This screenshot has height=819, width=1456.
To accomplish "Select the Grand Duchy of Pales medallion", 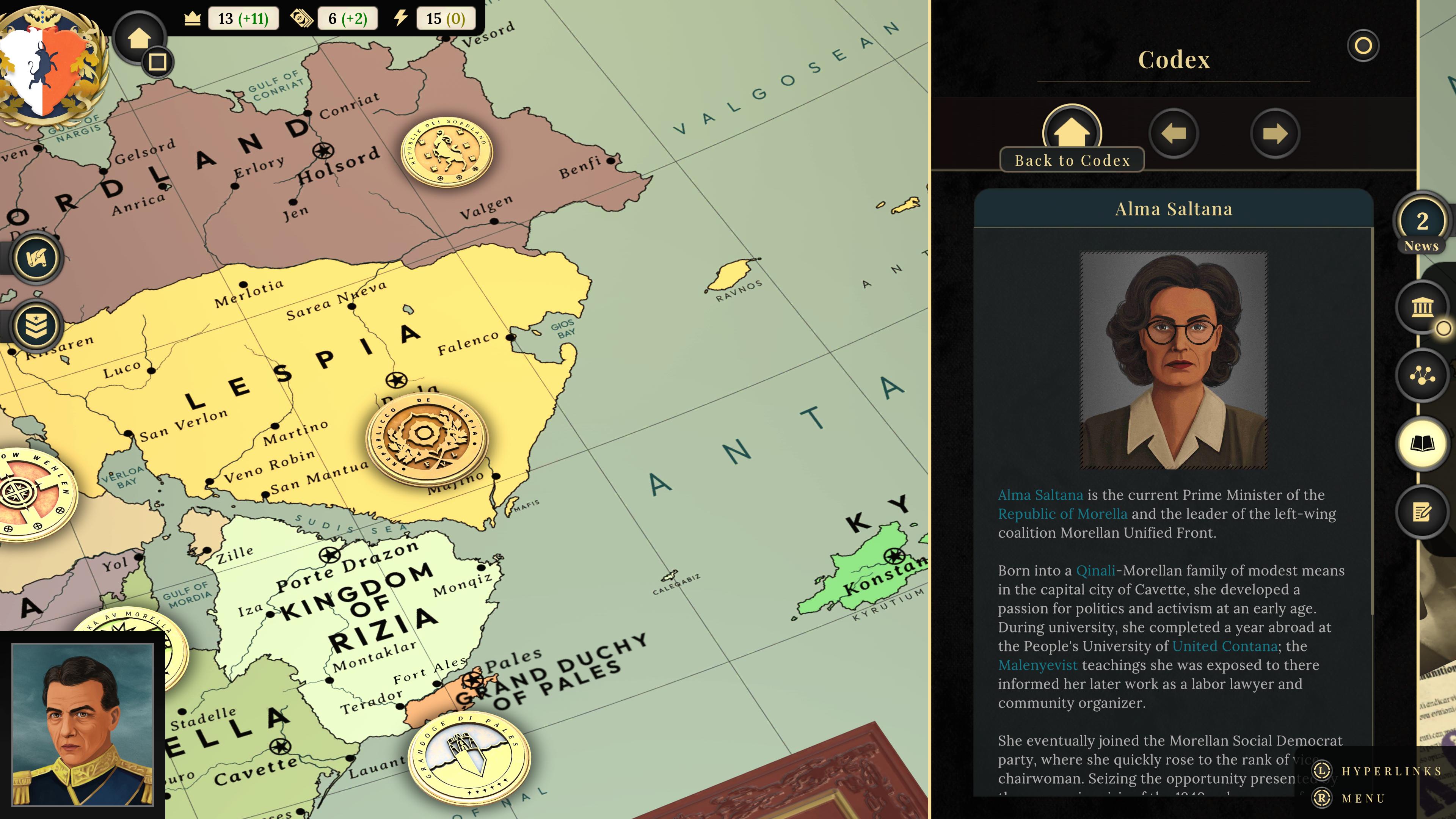I will [x=469, y=757].
